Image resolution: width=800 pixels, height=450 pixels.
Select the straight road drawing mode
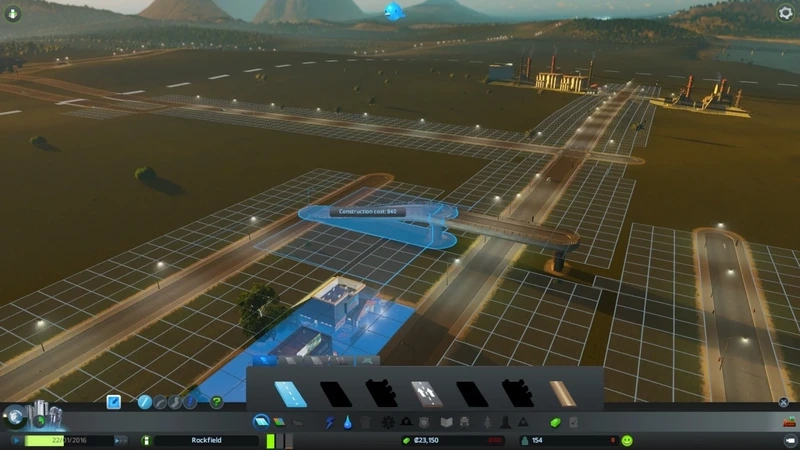[x=146, y=402]
